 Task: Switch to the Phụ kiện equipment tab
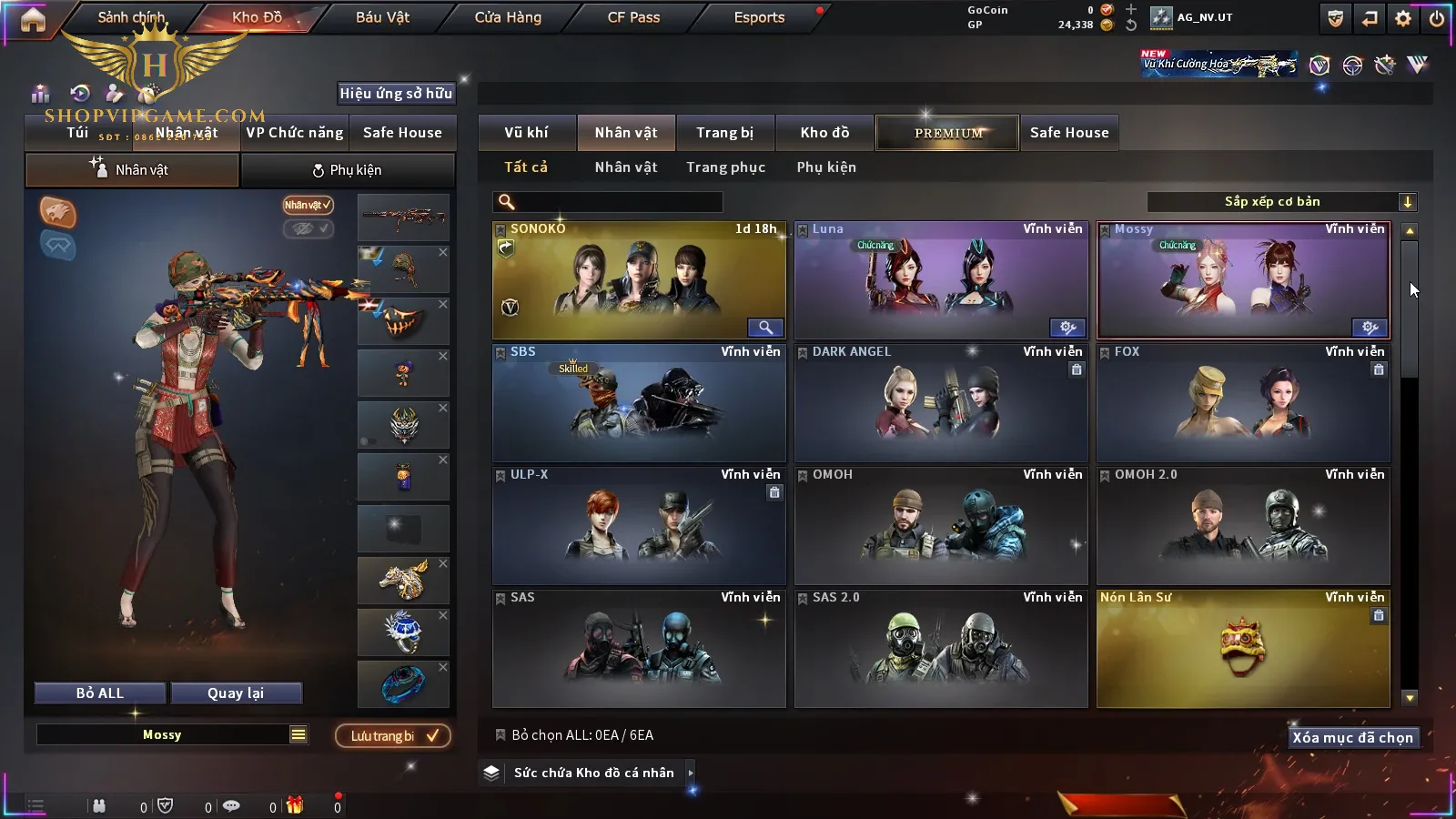click(347, 170)
